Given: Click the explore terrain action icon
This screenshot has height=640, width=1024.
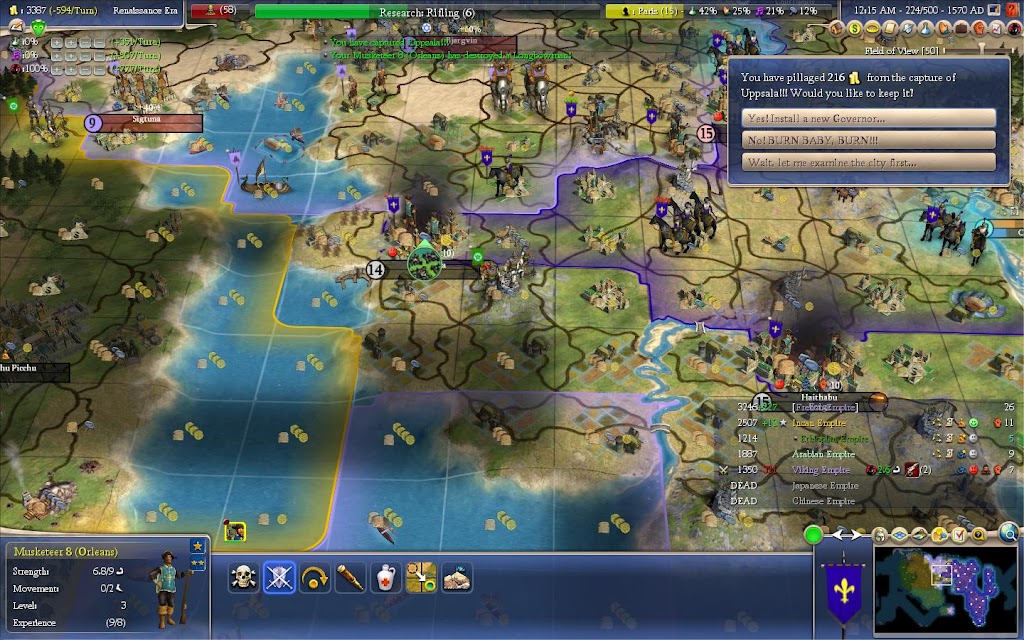Looking at the screenshot, I should [x=457, y=578].
